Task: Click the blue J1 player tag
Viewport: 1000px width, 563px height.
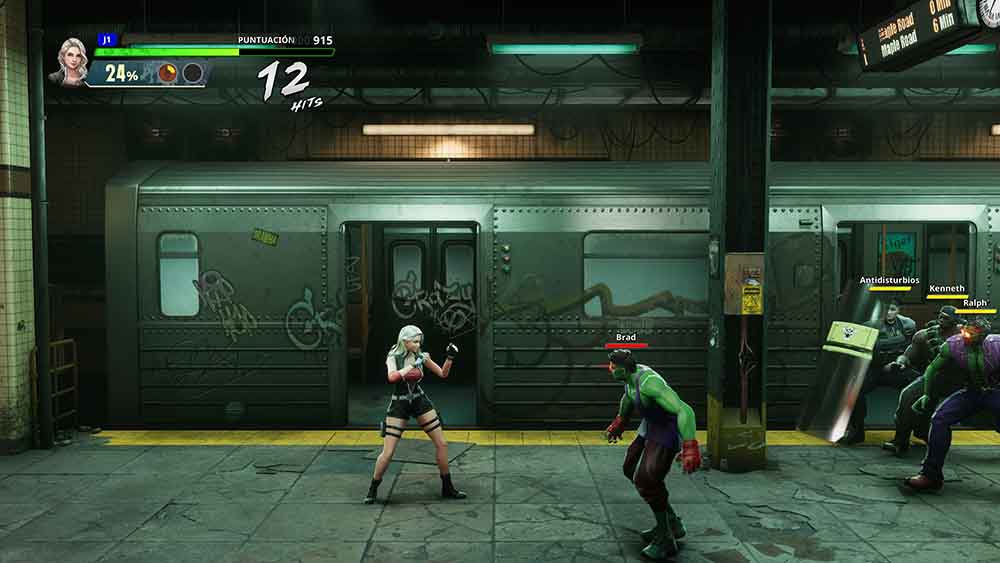Action: [106, 40]
